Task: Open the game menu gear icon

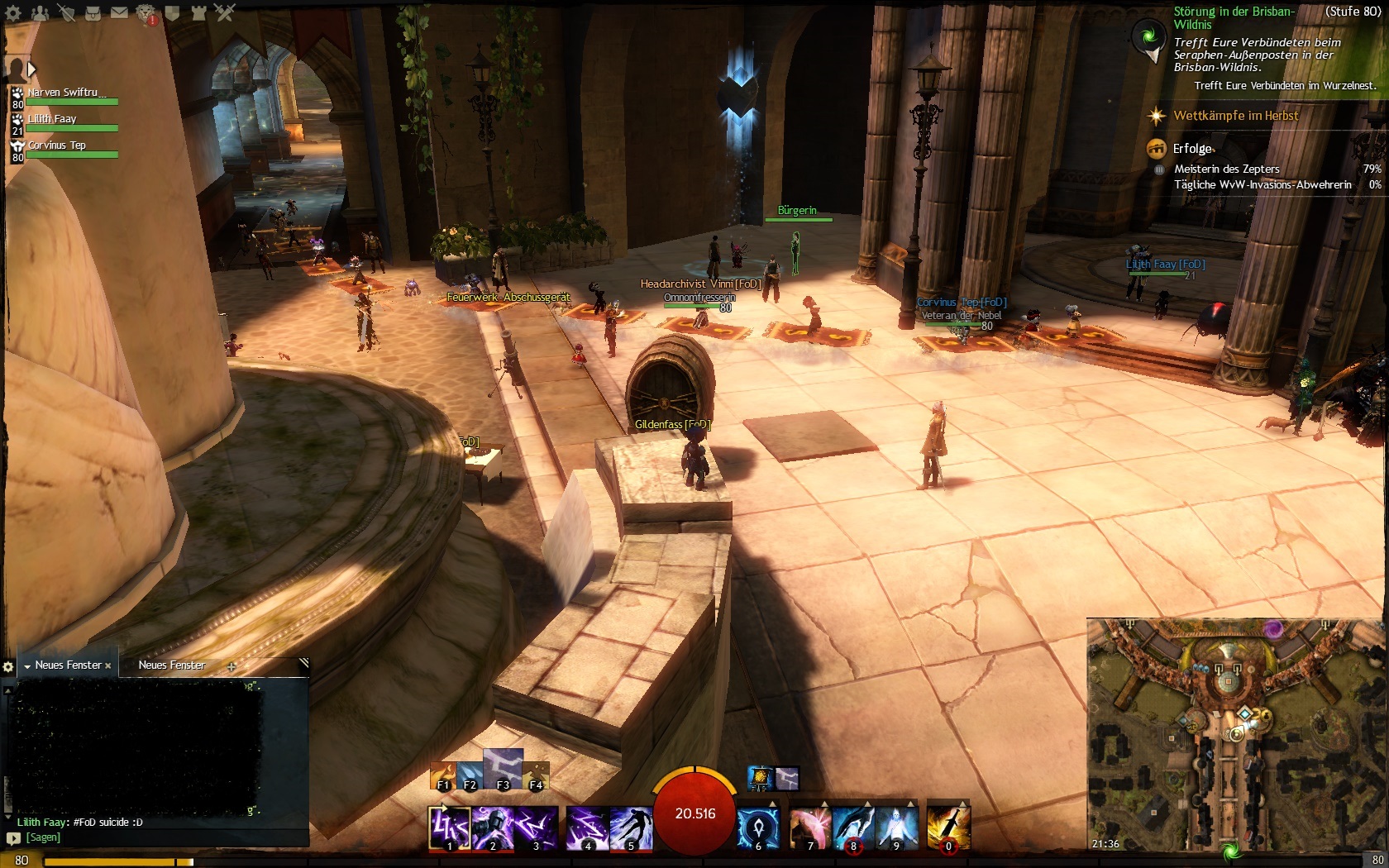Action: [x=13, y=13]
